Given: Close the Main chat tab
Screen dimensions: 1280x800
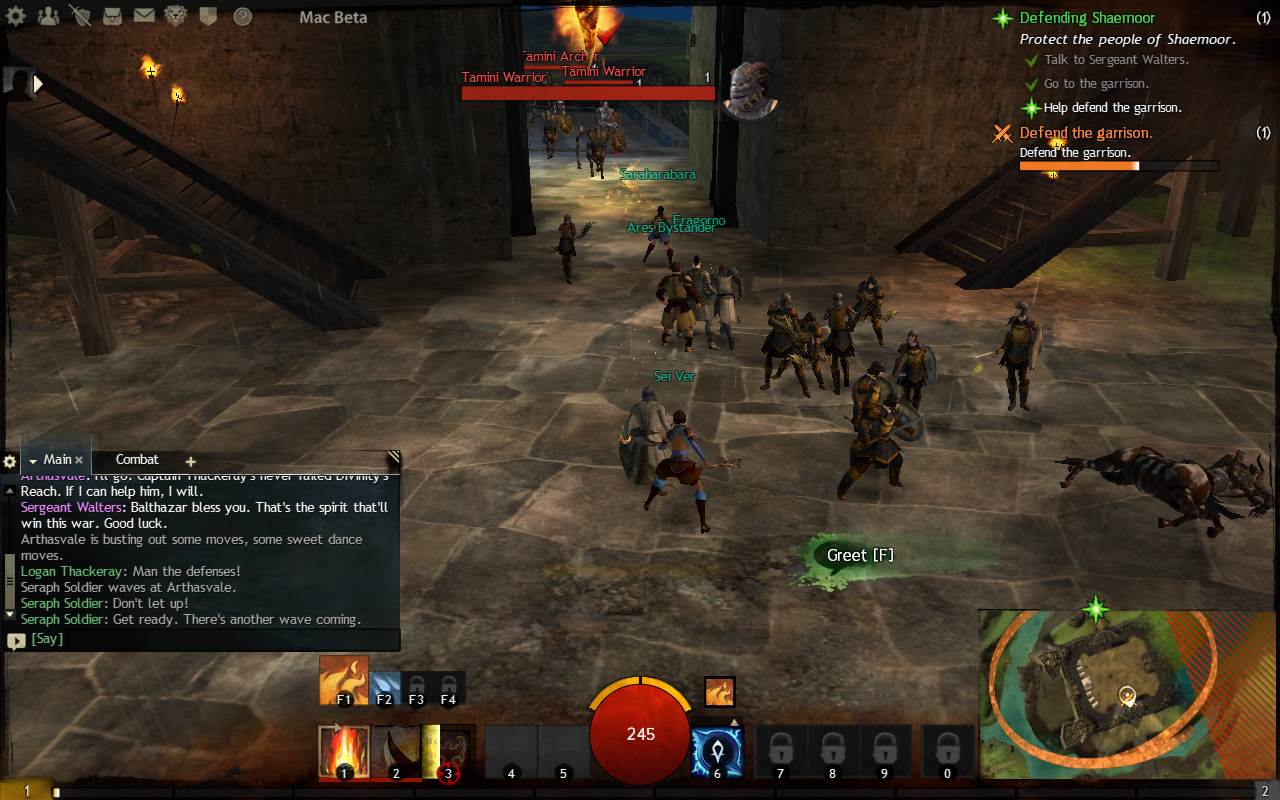Looking at the screenshot, I should coord(79,460).
